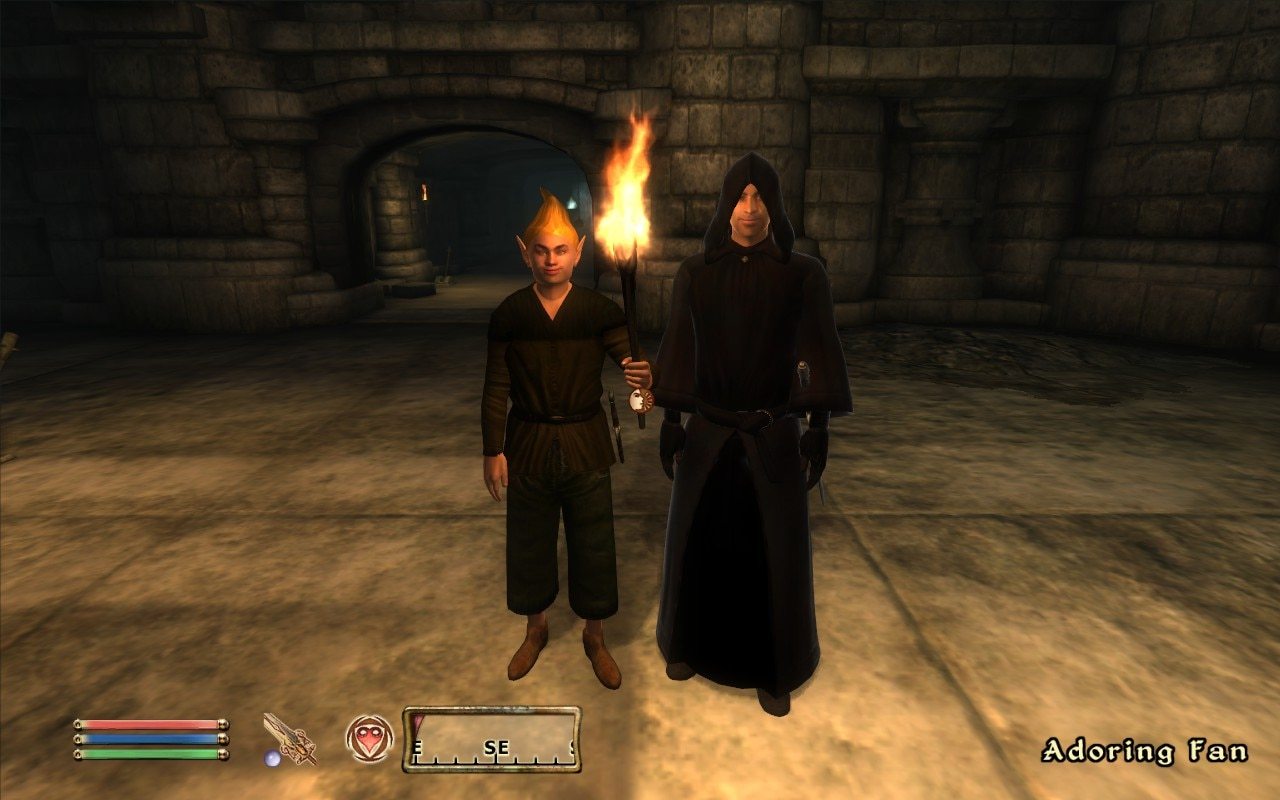Select the active spell heart icon
This screenshot has height=800, width=1280.
pos(369,738)
